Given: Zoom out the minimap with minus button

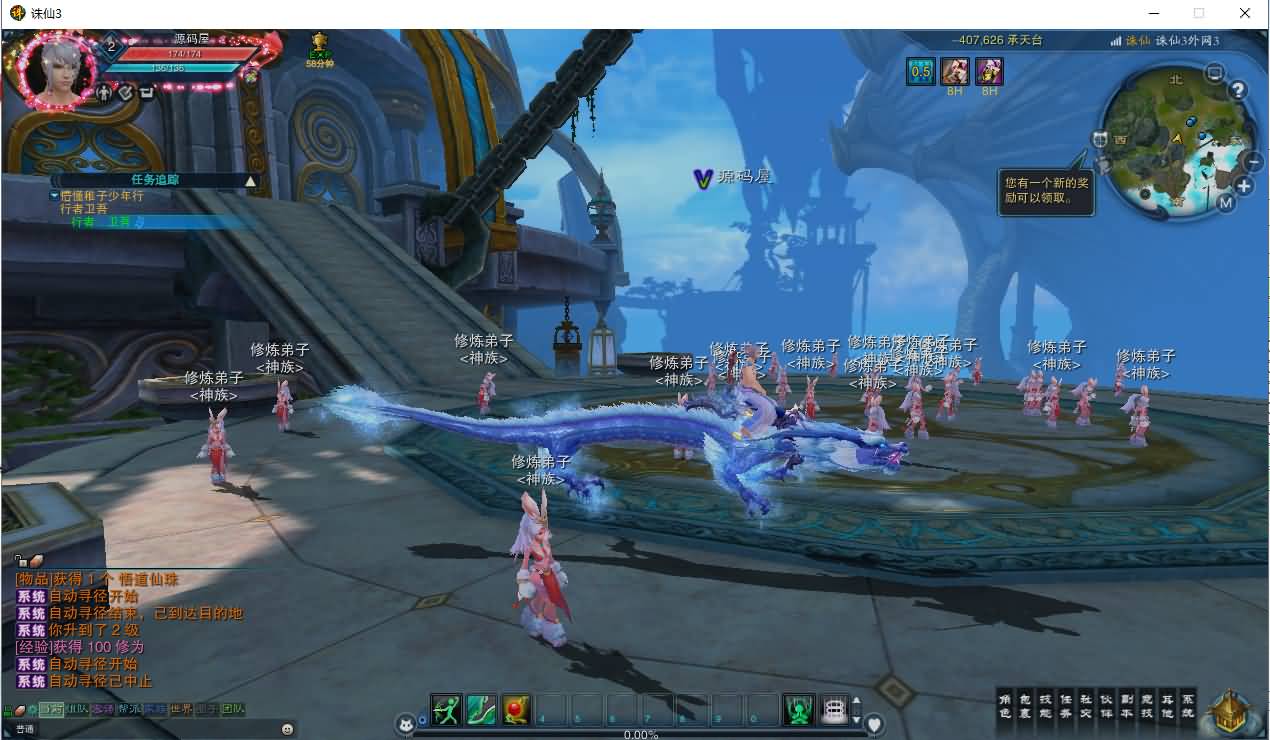Looking at the screenshot, I should (1252, 161).
